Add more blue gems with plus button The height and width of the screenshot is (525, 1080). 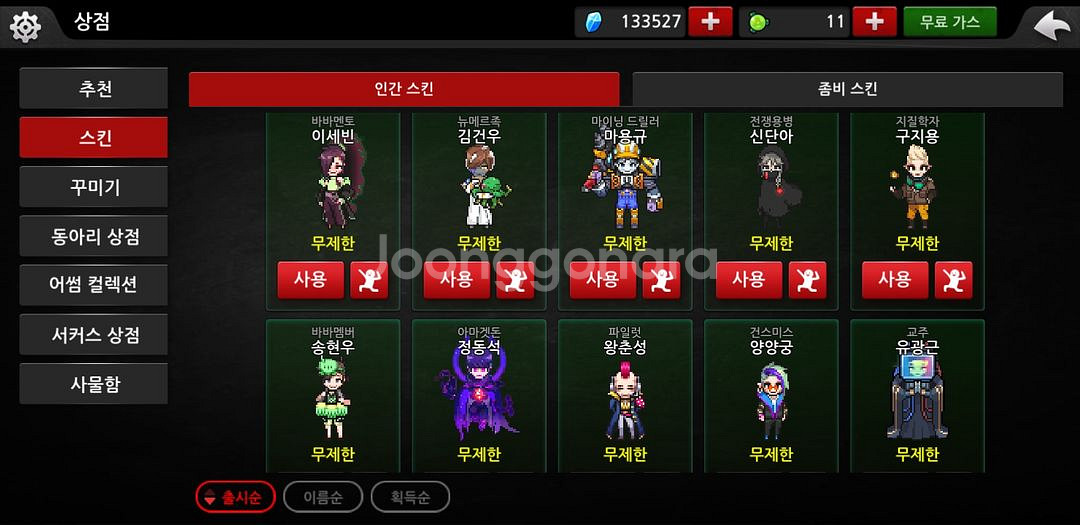(710, 22)
